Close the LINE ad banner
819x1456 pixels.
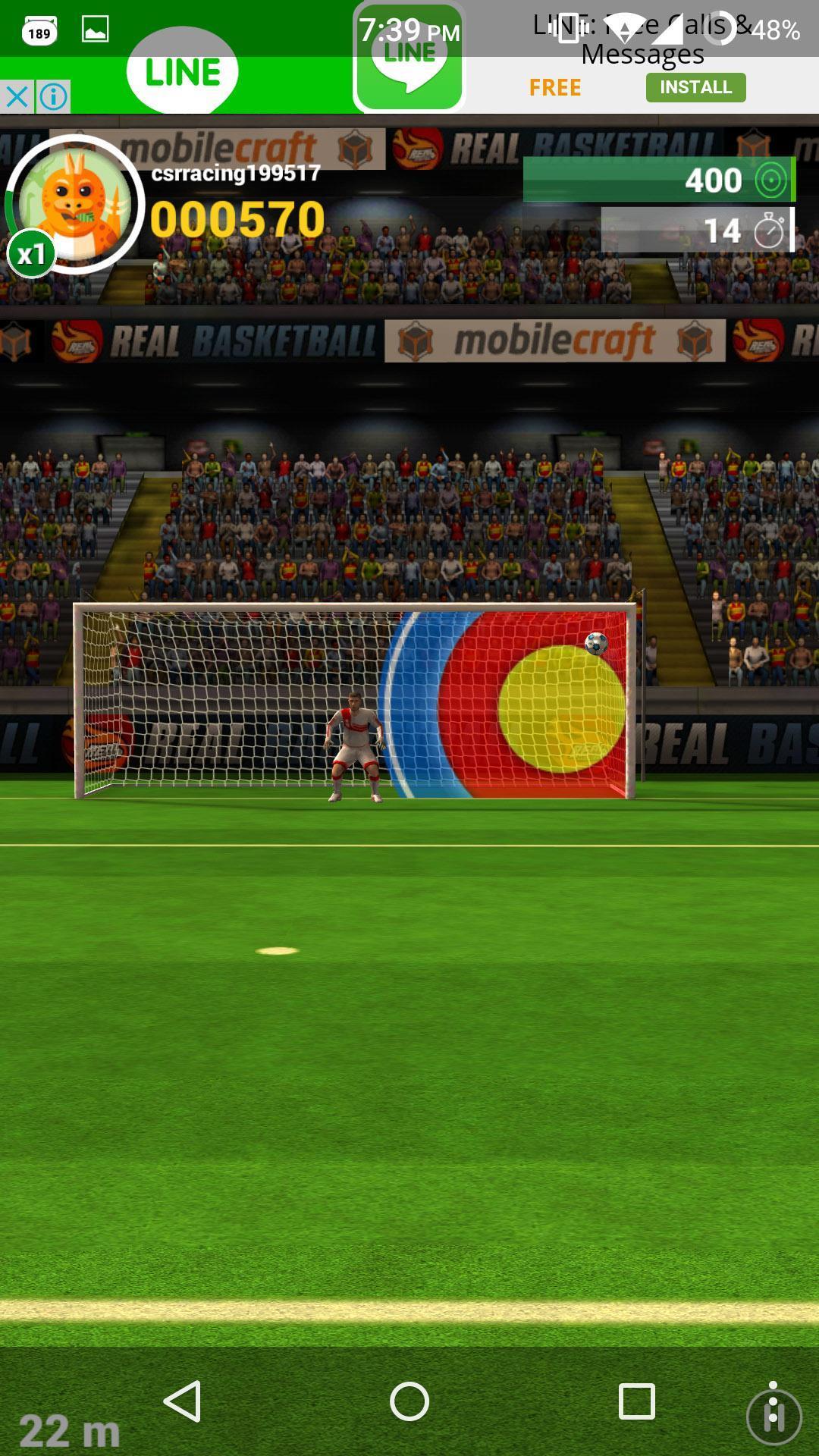[x=17, y=97]
